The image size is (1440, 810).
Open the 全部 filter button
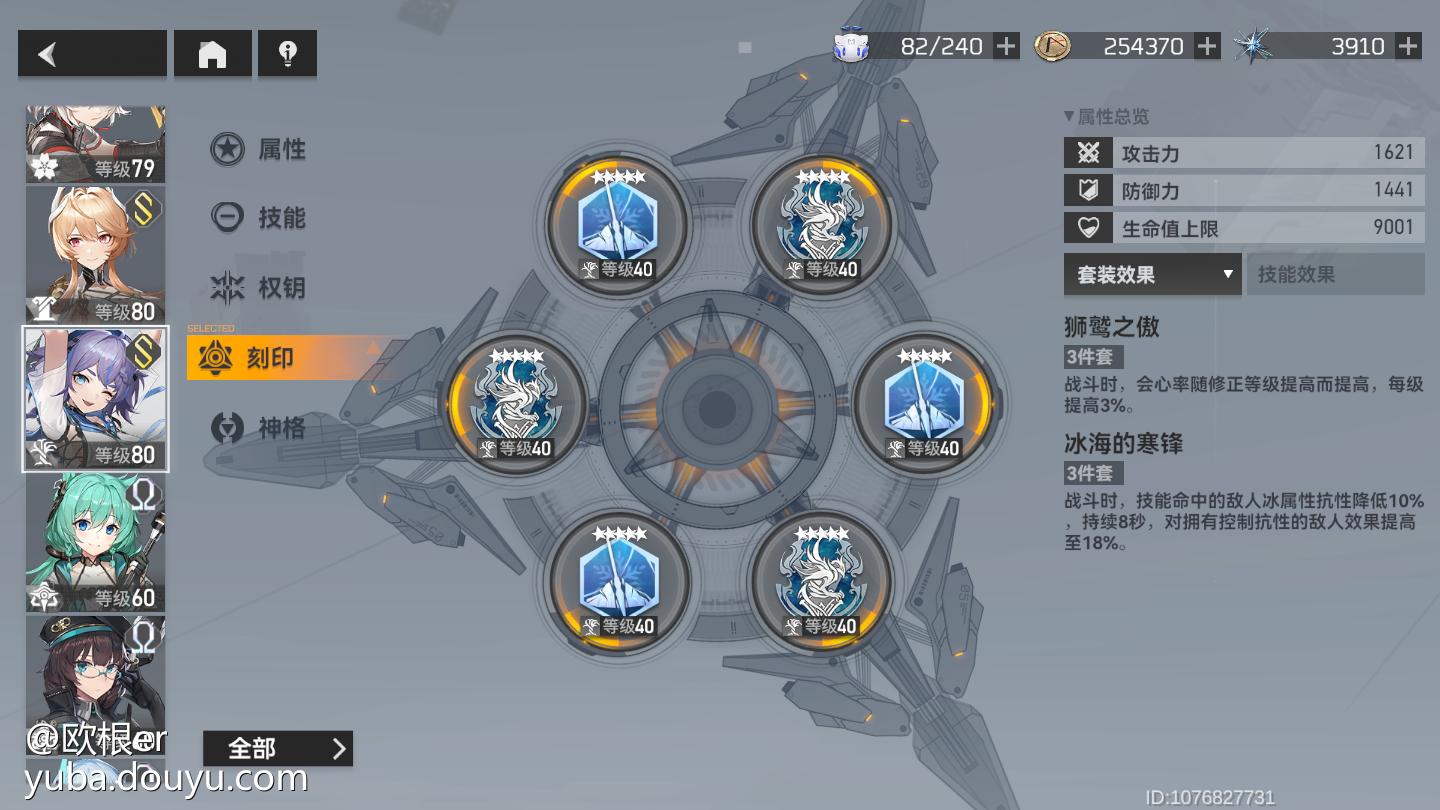277,748
